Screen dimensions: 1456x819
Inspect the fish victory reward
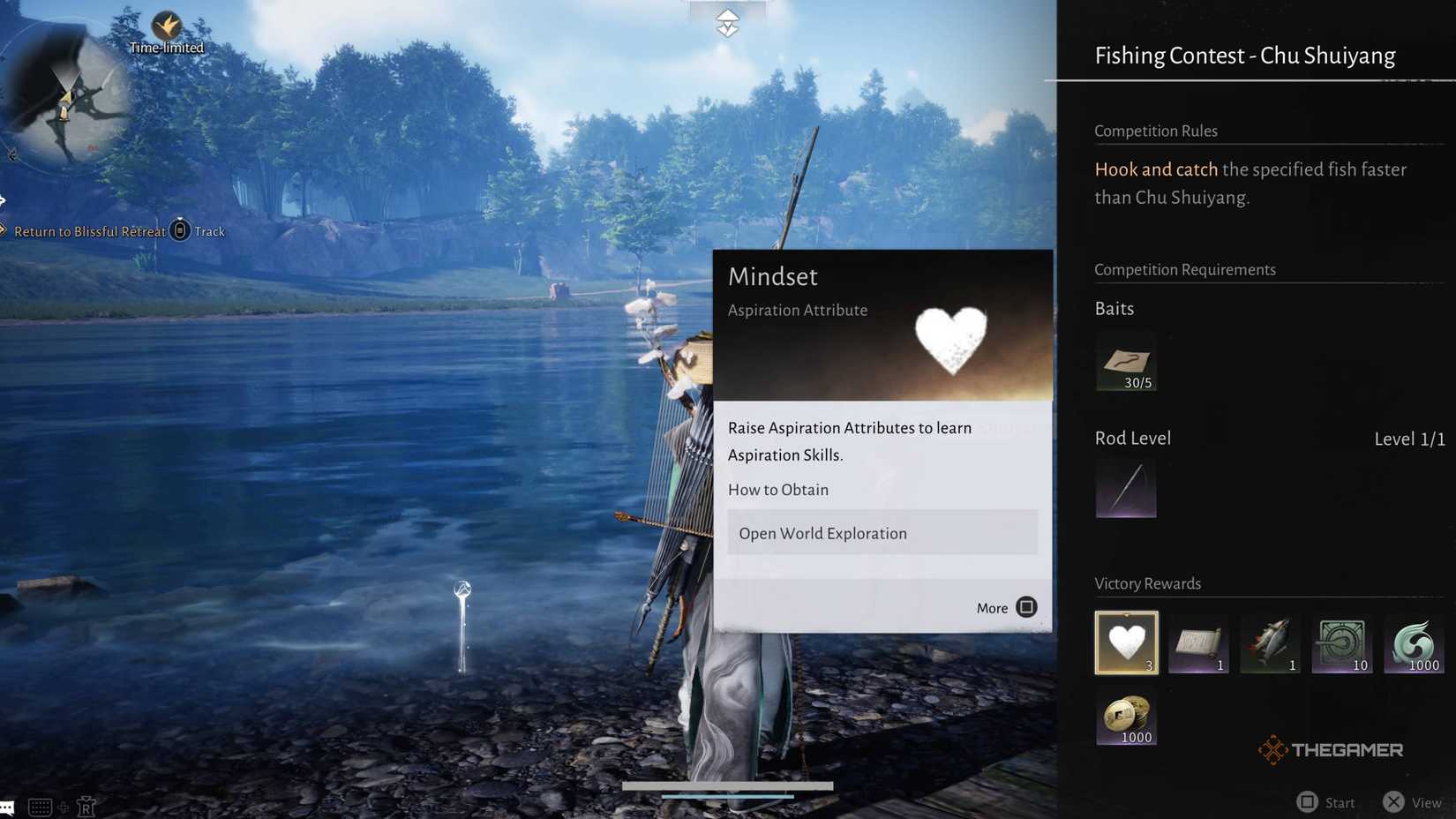tap(1270, 642)
